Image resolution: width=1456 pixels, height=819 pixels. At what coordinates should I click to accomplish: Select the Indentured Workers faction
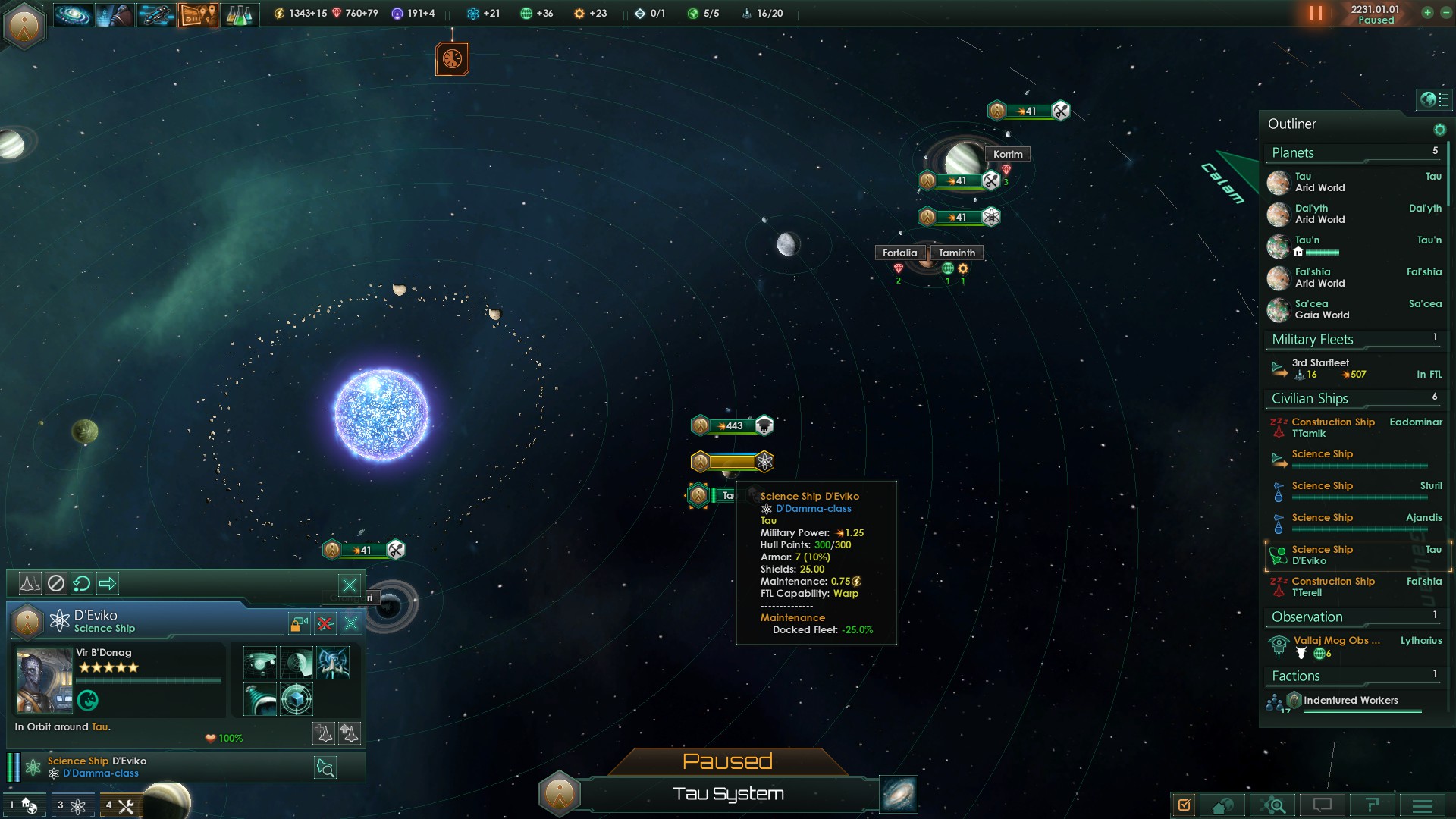tap(1350, 701)
